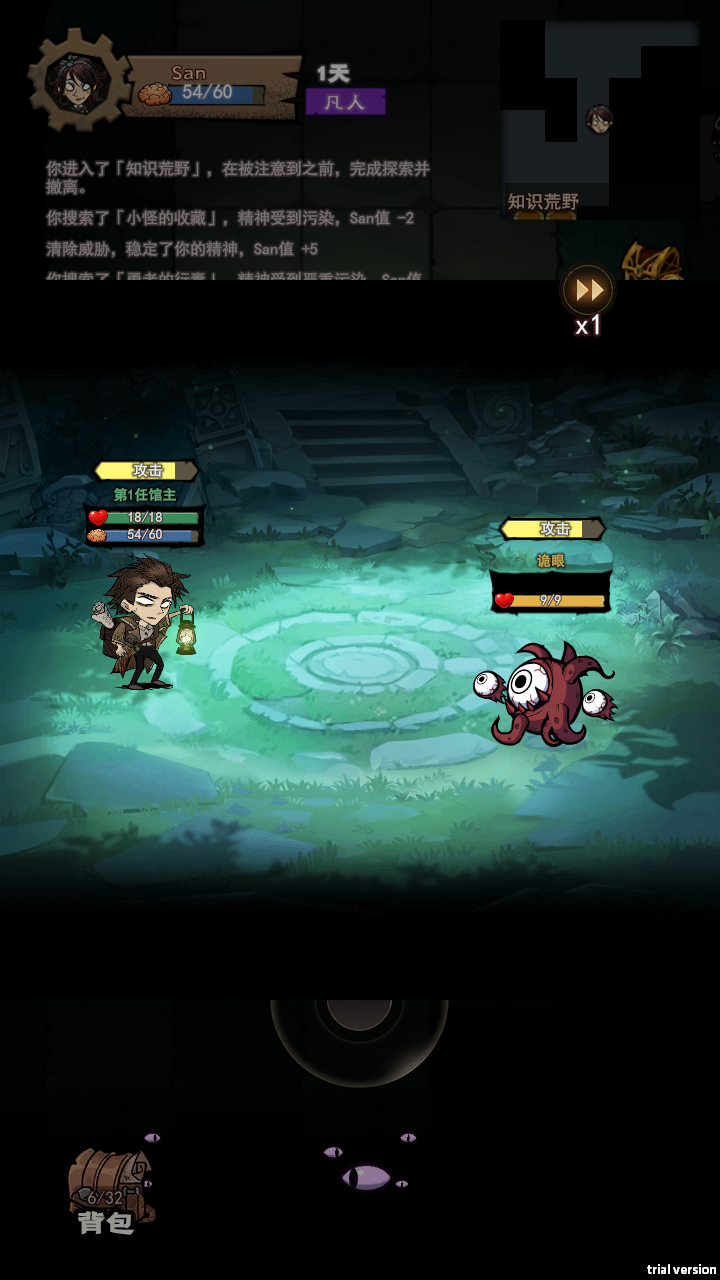Open the 知识荒野 minimap
Image resolution: width=720 pixels, height=1280 pixels.
[x=598, y=120]
